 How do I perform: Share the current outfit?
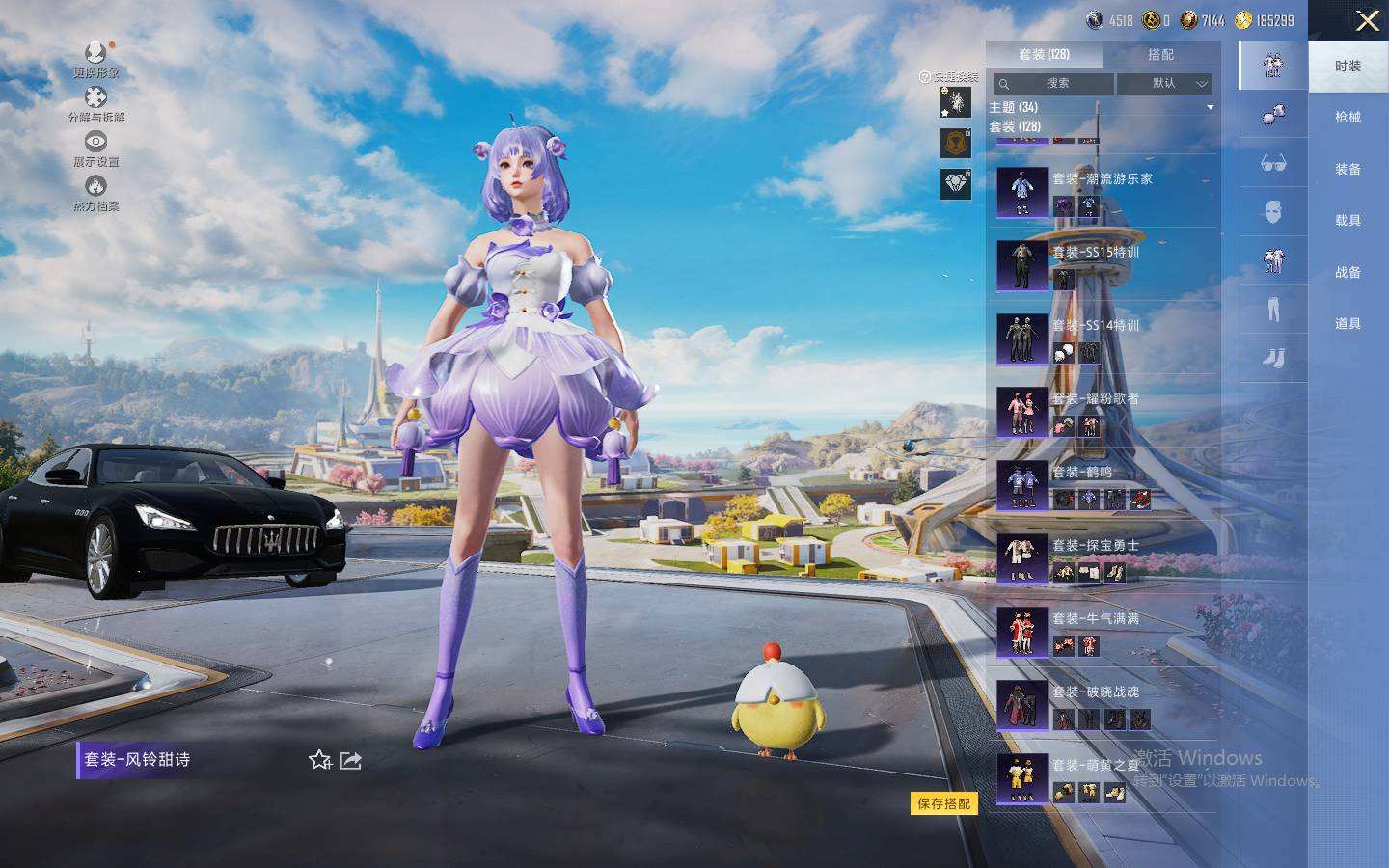351,761
